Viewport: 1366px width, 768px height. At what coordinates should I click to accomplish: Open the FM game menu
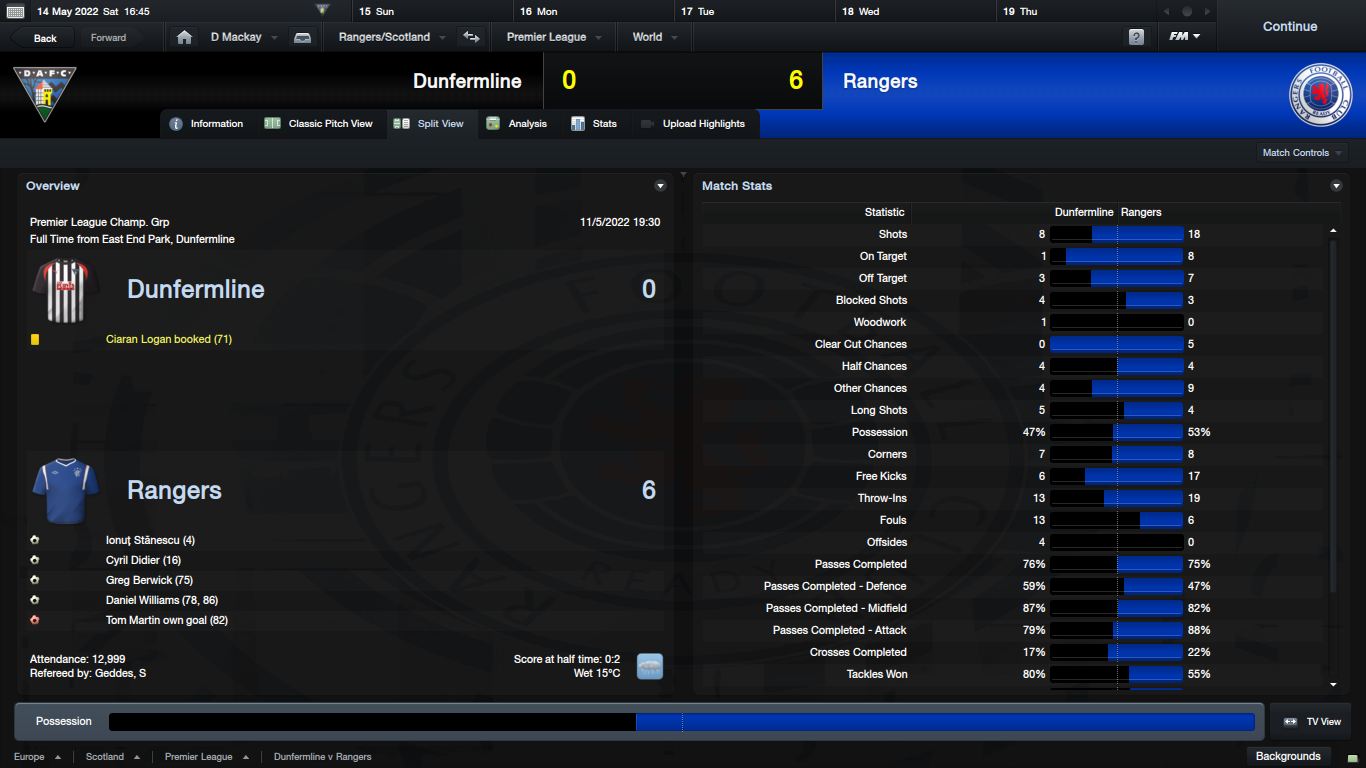point(1184,37)
